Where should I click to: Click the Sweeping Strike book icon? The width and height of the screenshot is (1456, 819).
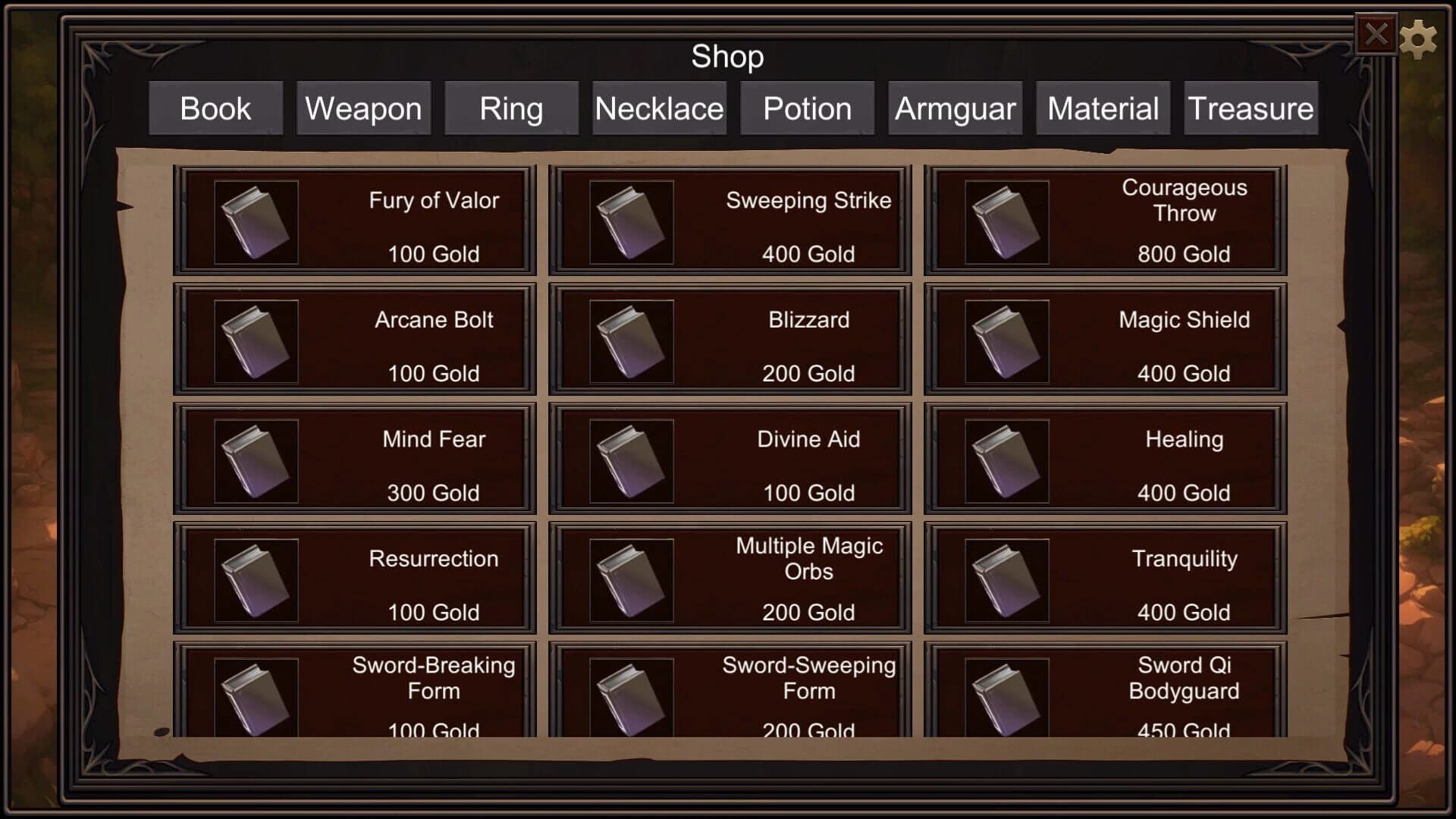point(629,221)
